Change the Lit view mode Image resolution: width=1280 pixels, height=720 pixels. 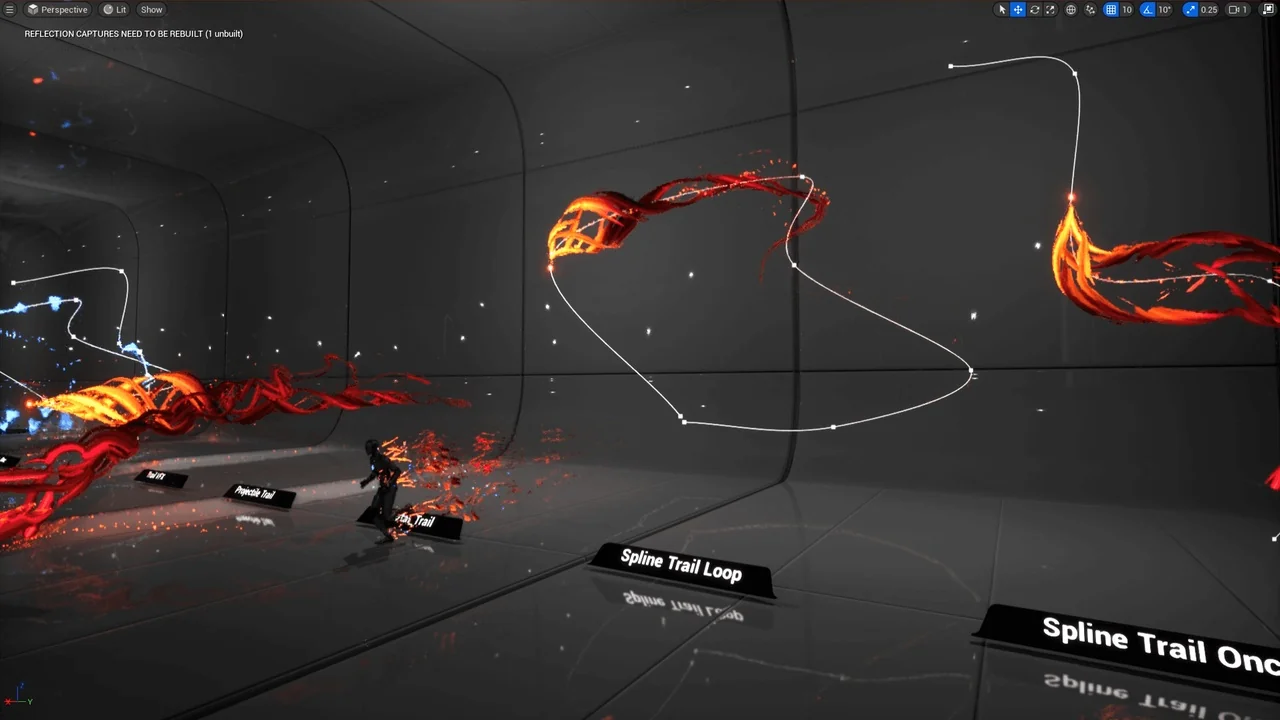pyautogui.click(x=115, y=9)
